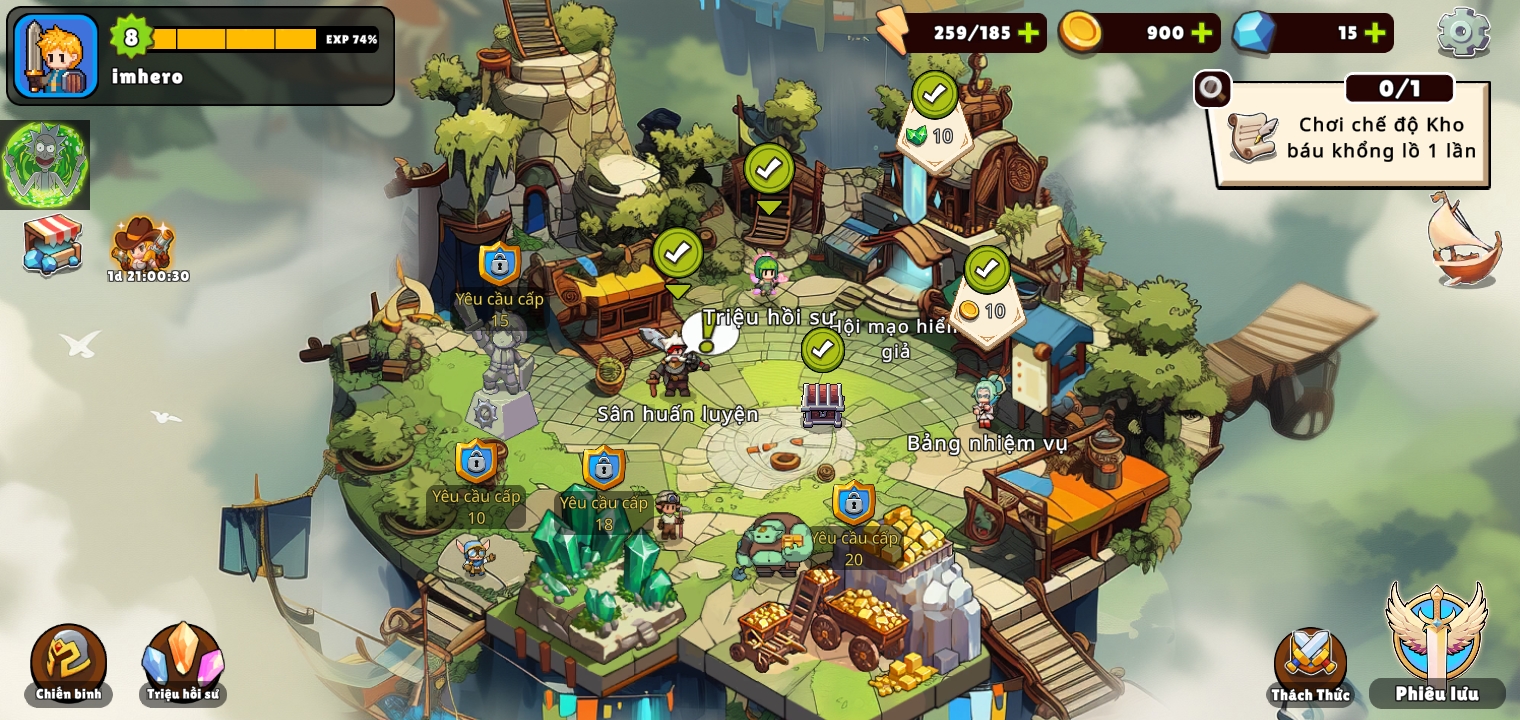1520x720 pixels.
Task: Open the market stall shop icon
Action: point(52,244)
